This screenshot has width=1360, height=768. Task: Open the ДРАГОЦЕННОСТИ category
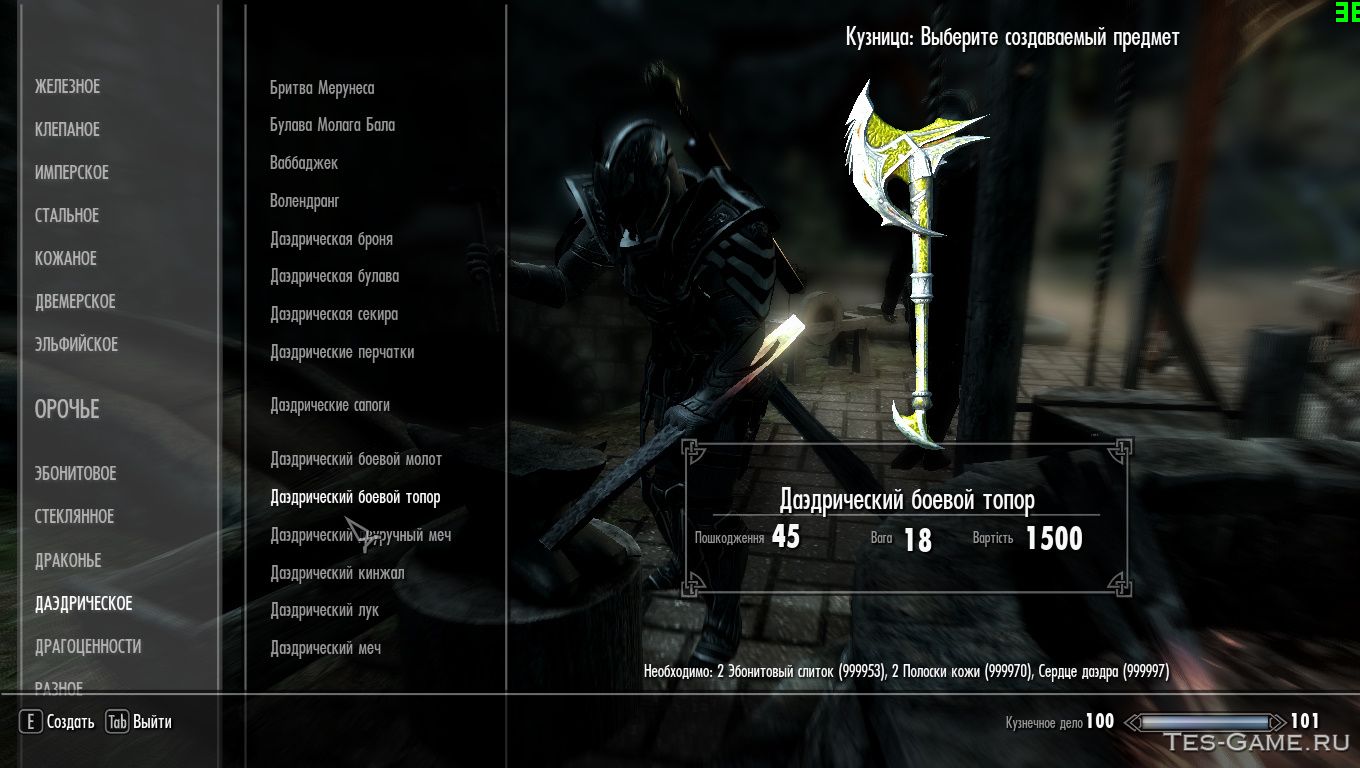(88, 647)
